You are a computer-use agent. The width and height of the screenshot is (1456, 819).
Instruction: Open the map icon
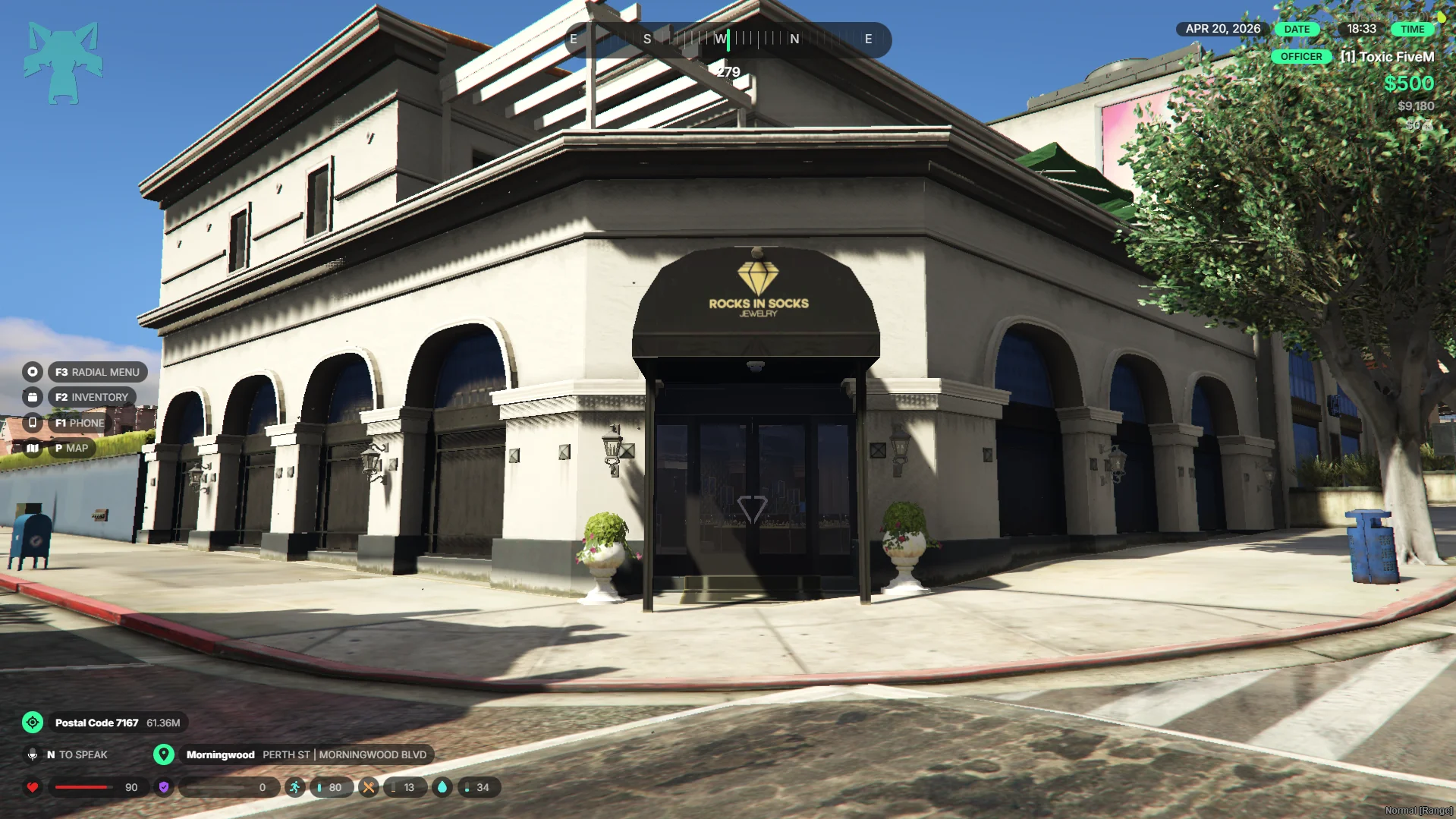click(x=33, y=448)
